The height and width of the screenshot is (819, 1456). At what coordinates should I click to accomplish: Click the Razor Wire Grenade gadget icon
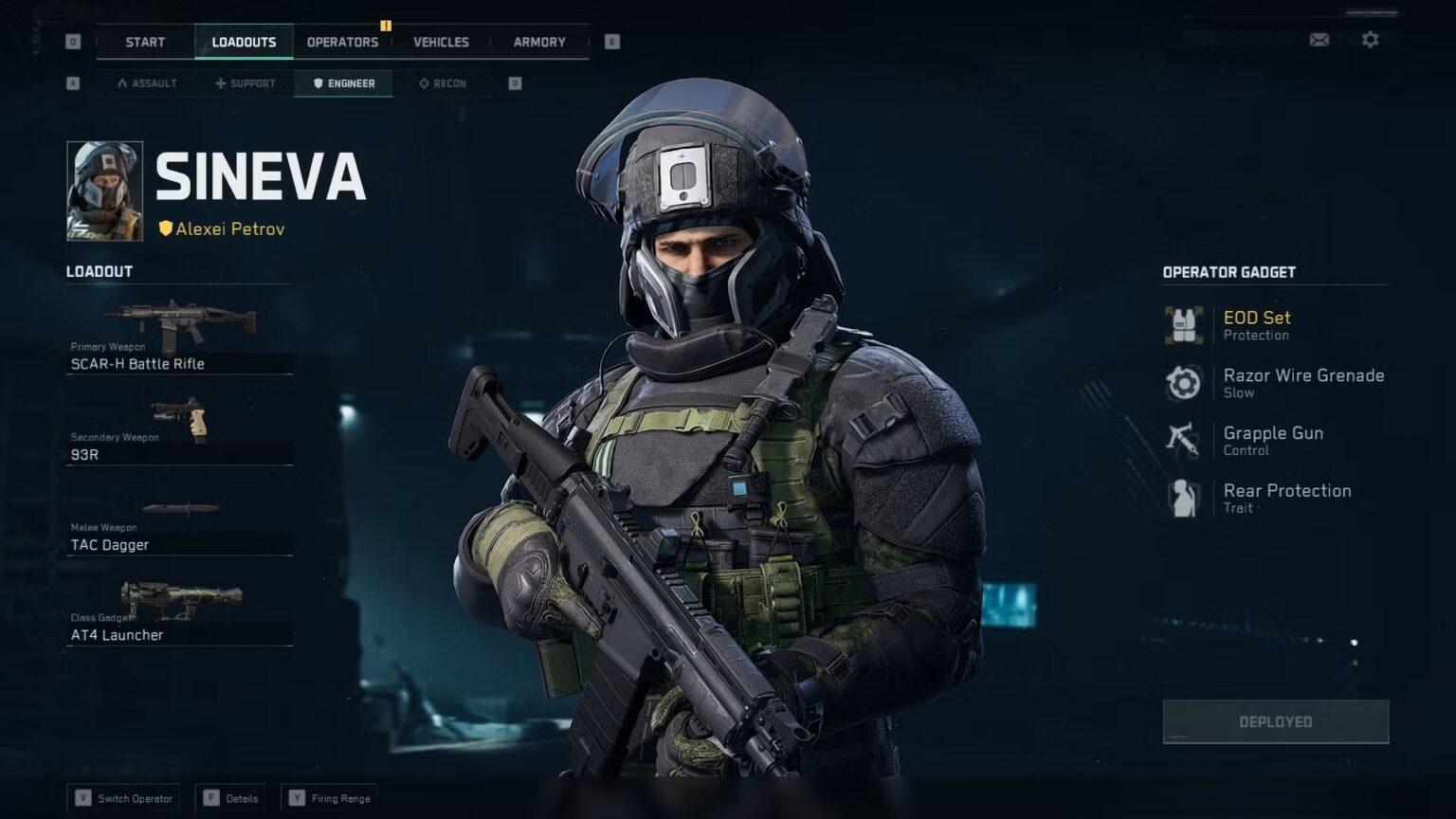coord(1183,381)
